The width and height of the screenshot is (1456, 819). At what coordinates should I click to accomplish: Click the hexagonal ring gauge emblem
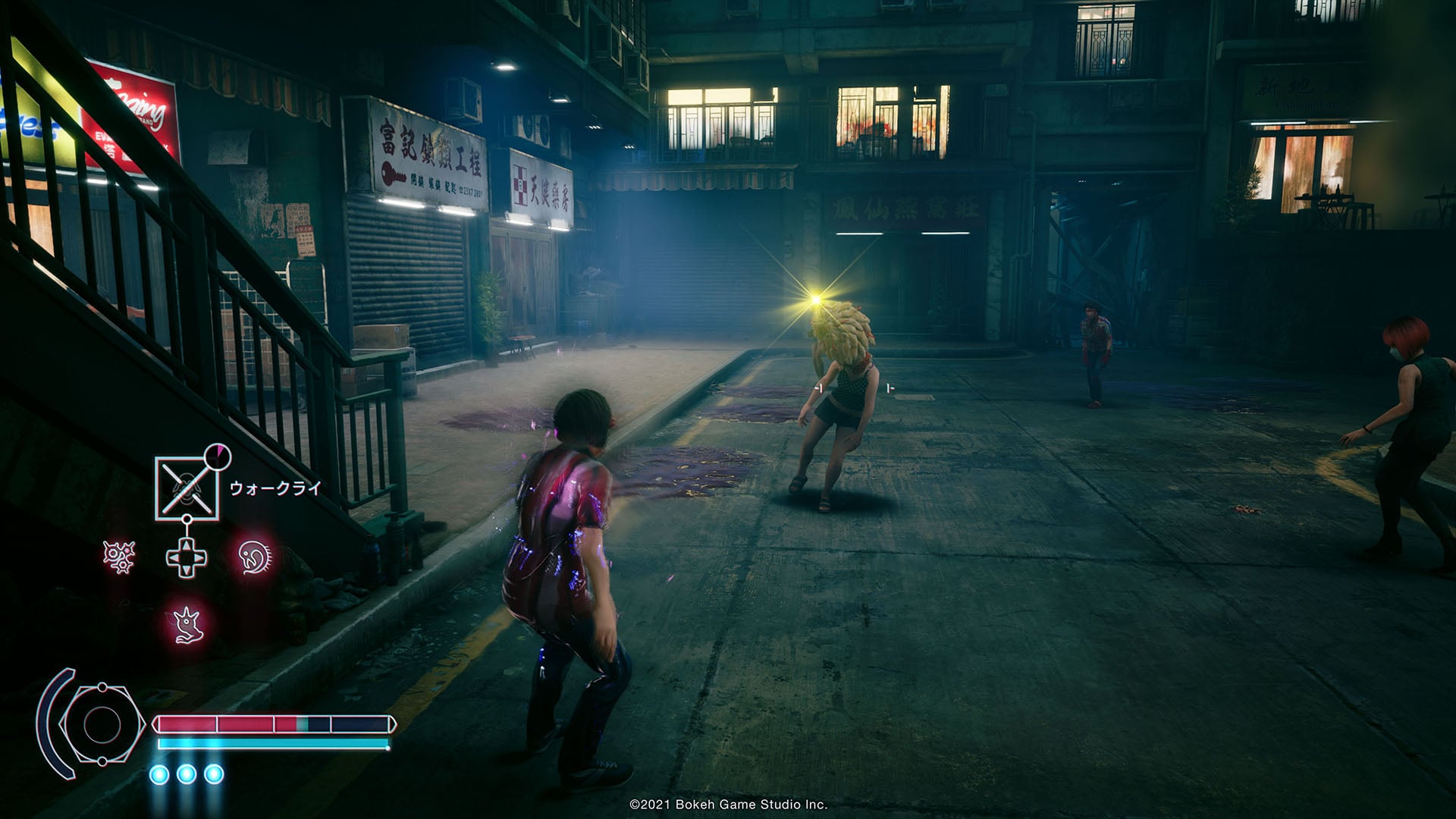click(101, 724)
